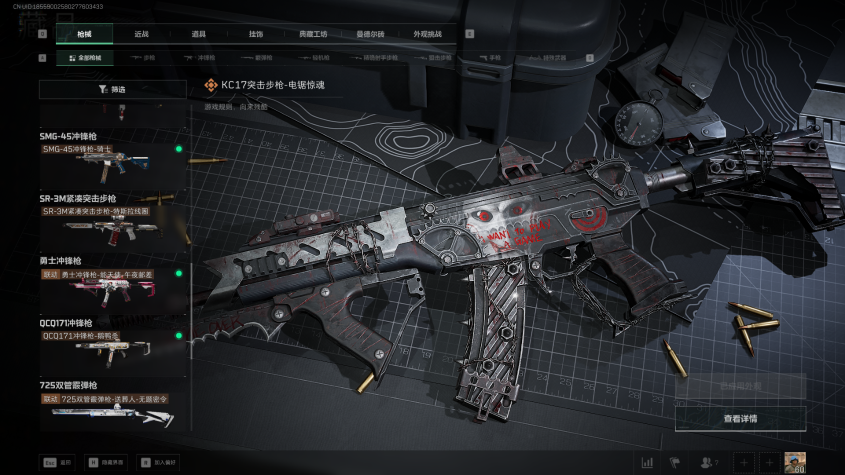
Task: Open the player avatar in bottom corner
Action: pyautogui.click(x=796, y=461)
